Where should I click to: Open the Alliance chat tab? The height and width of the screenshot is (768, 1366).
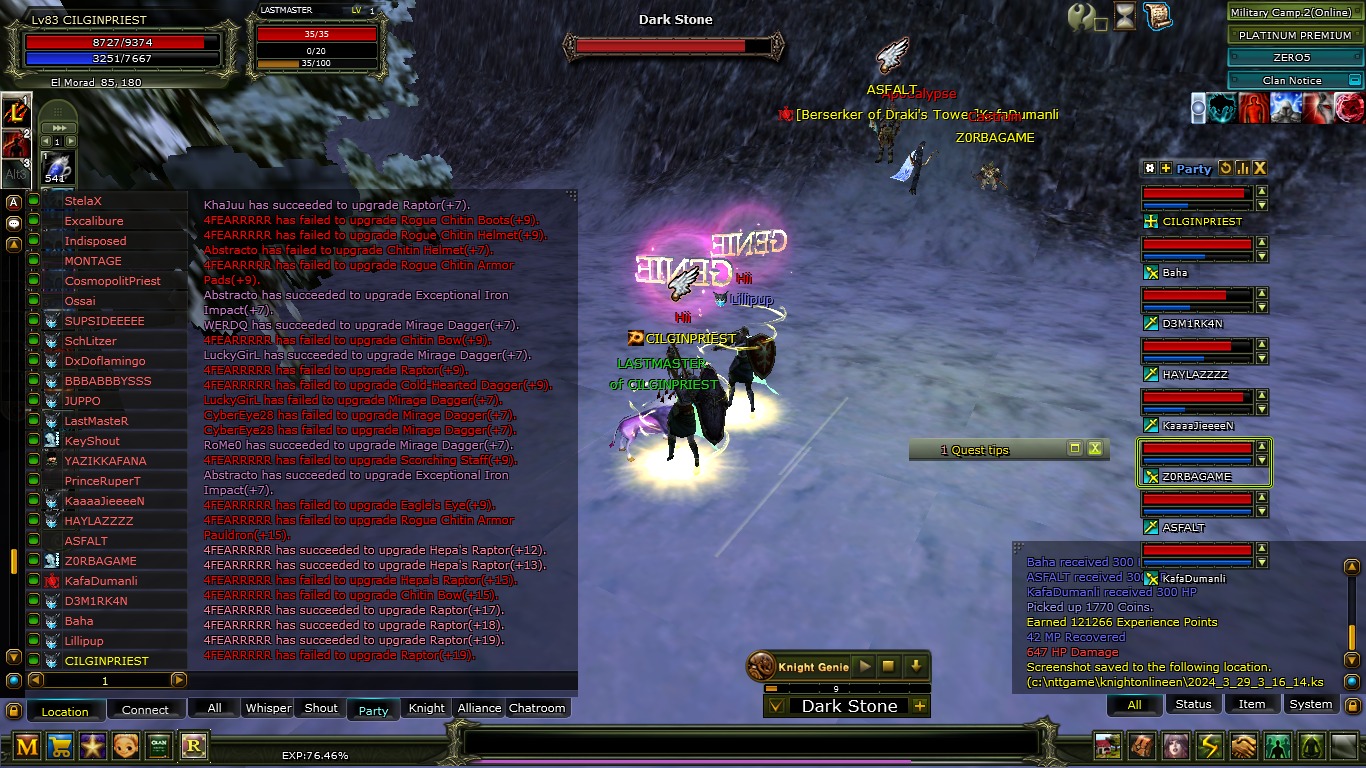point(479,708)
